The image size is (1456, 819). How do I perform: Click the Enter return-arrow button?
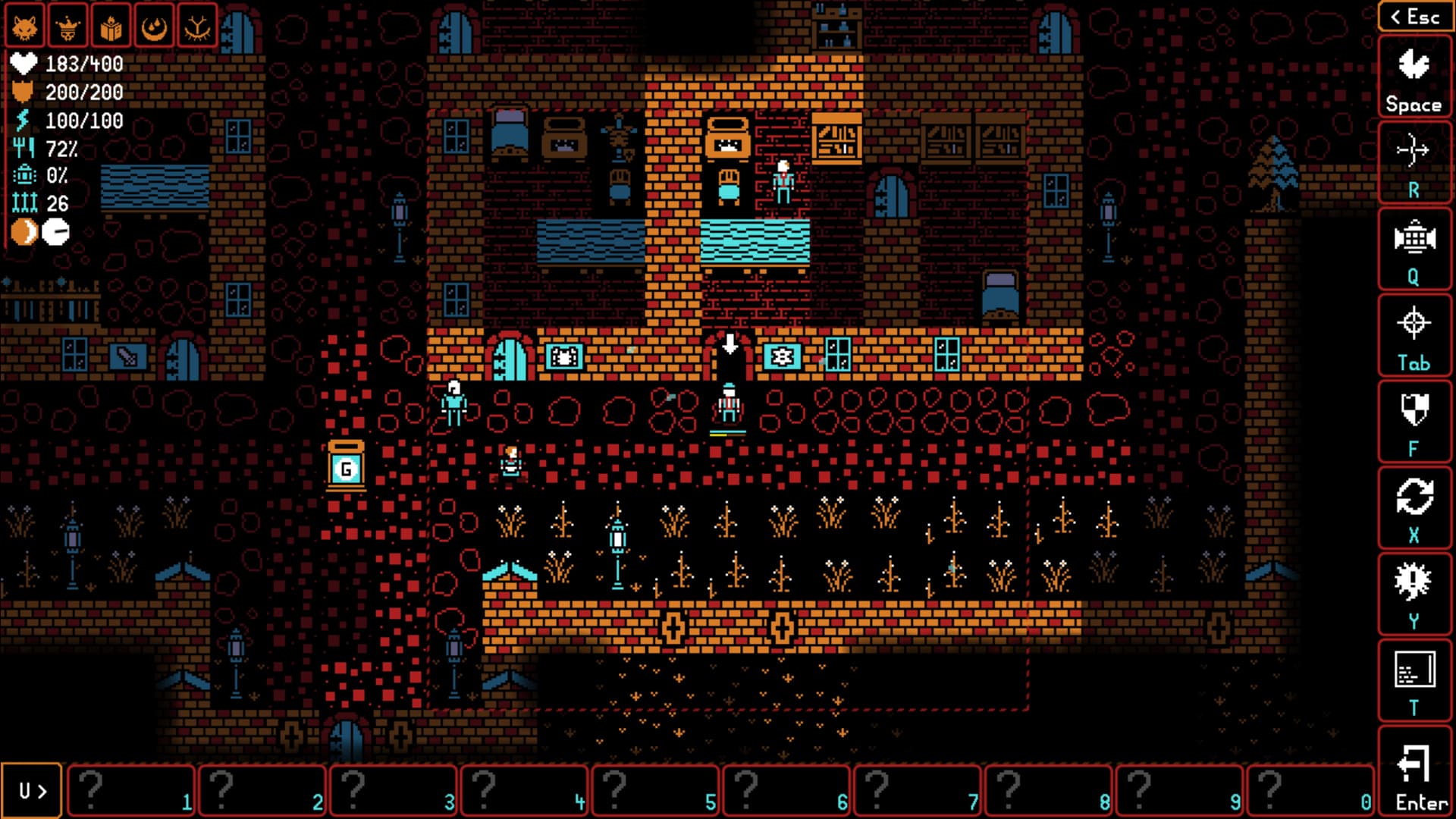click(x=1414, y=773)
